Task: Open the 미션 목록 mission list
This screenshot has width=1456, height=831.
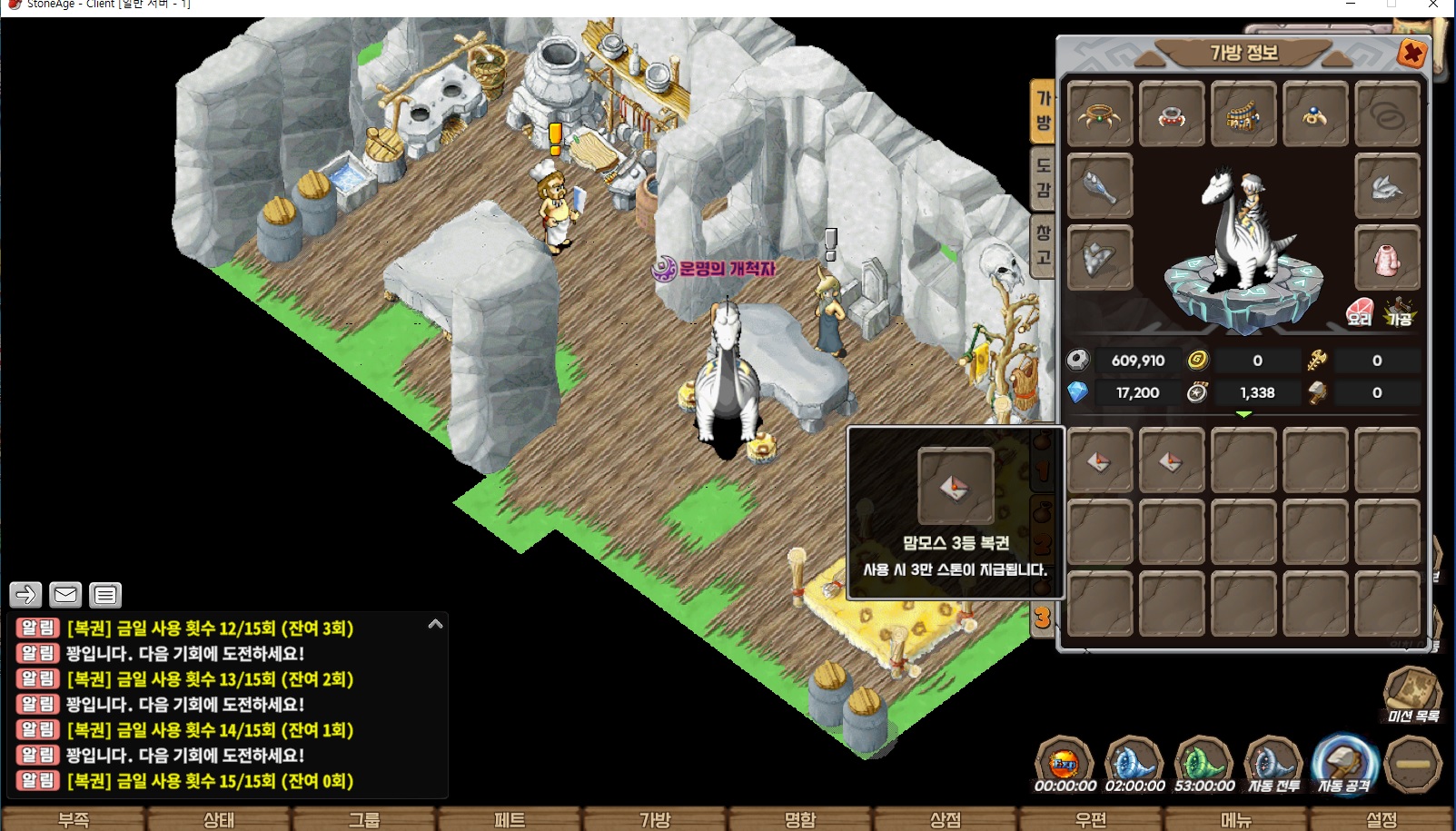Action: click(x=1412, y=696)
